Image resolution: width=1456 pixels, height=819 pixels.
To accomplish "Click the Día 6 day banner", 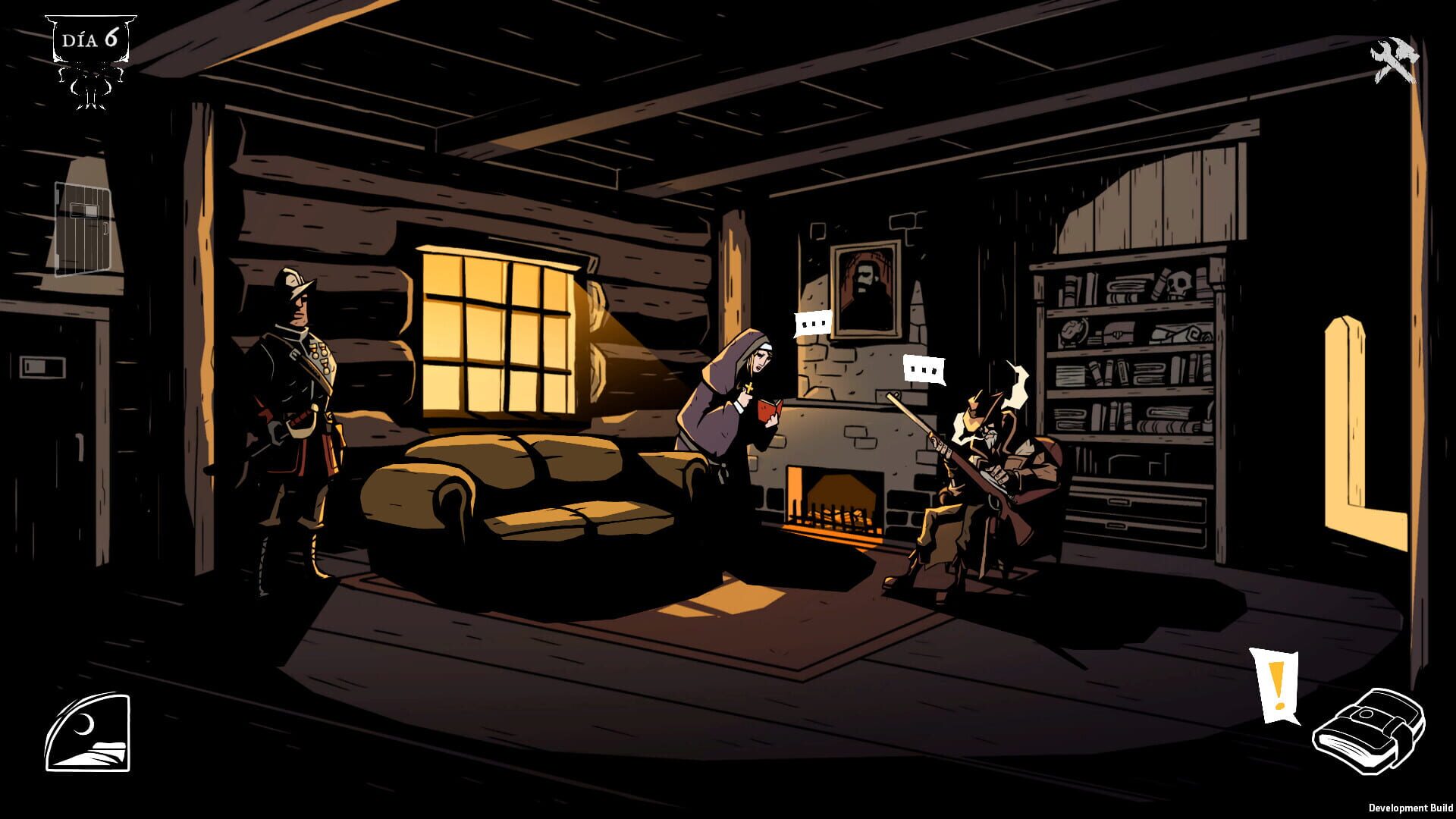I will pos(91,39).
